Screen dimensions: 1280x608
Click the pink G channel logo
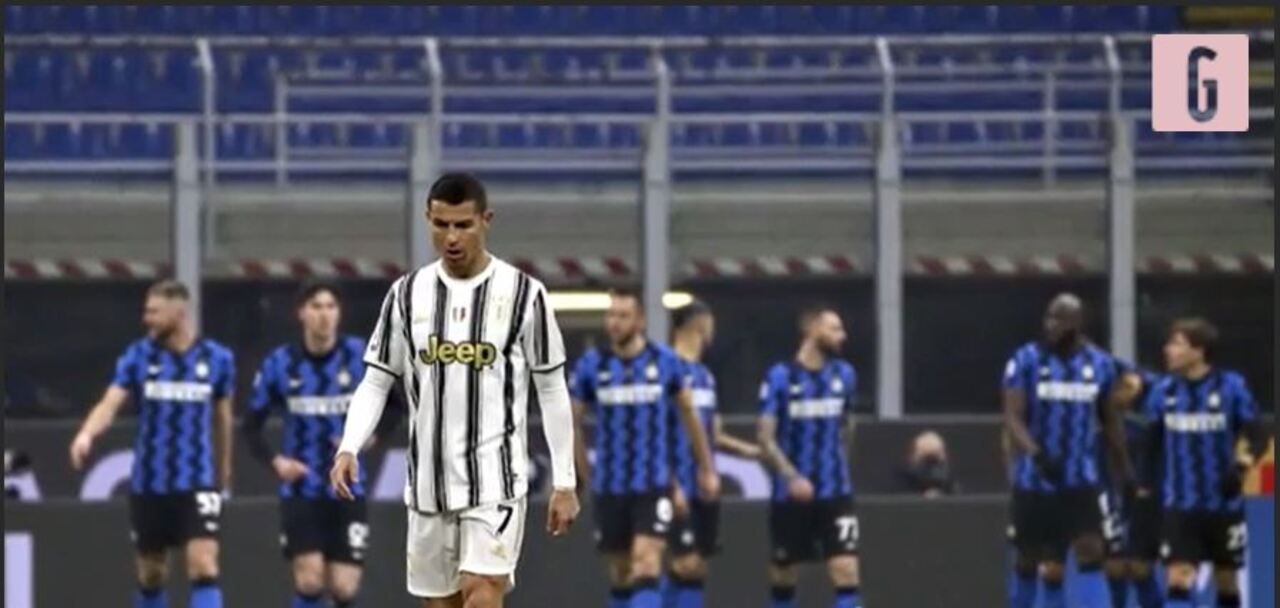[x=1200, y=83]
